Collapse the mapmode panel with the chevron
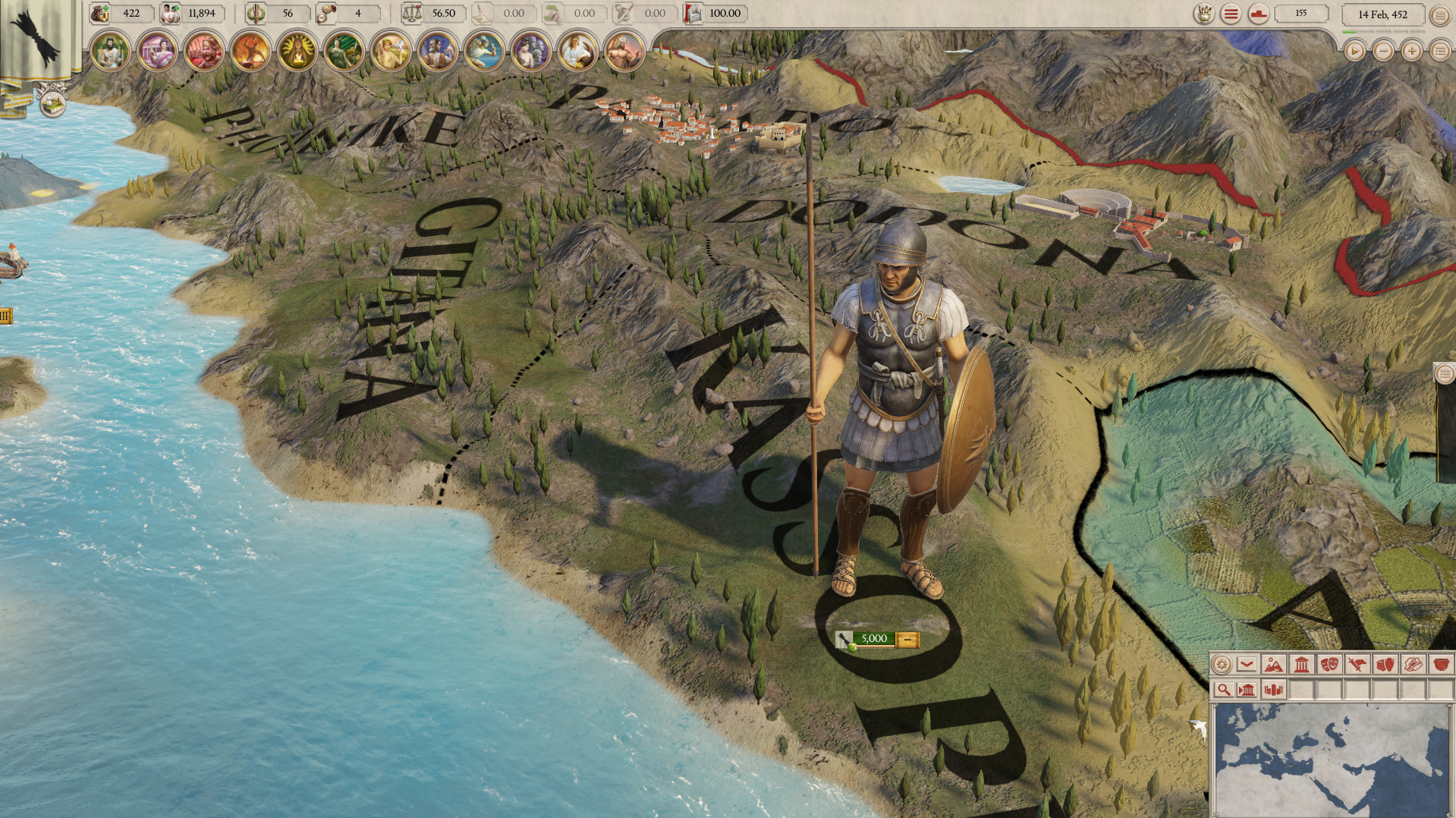Screen dimensions: 1456x818 (1247, 665)
